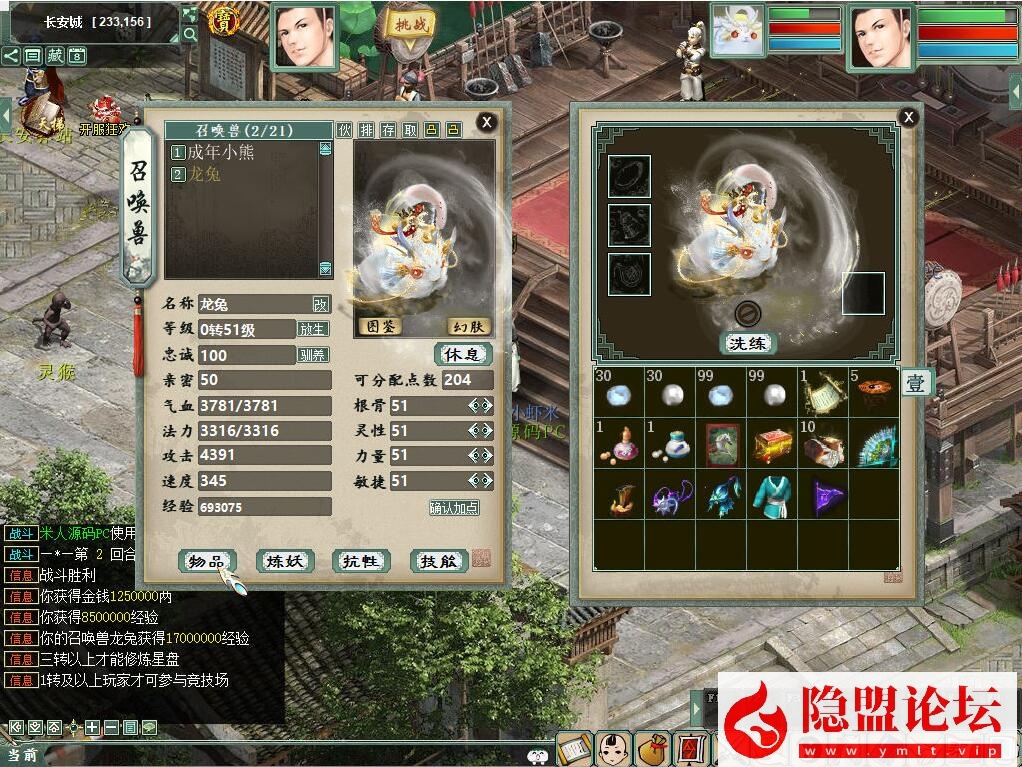Click the 幻肤 skin button

(468, 326)
